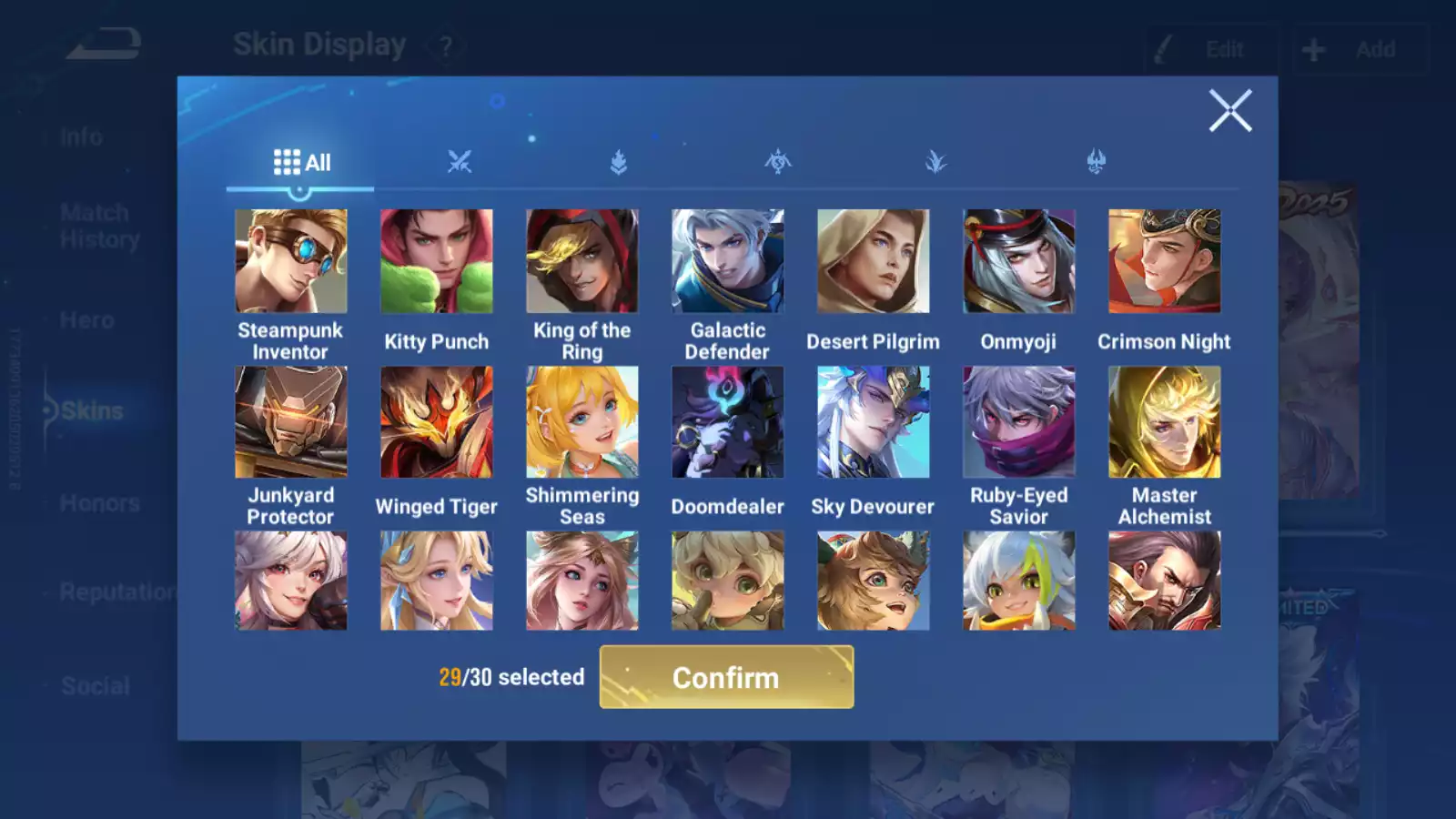Select the Onmyoji skin portrait
1456x819 pixels.
click(1019, 262)
